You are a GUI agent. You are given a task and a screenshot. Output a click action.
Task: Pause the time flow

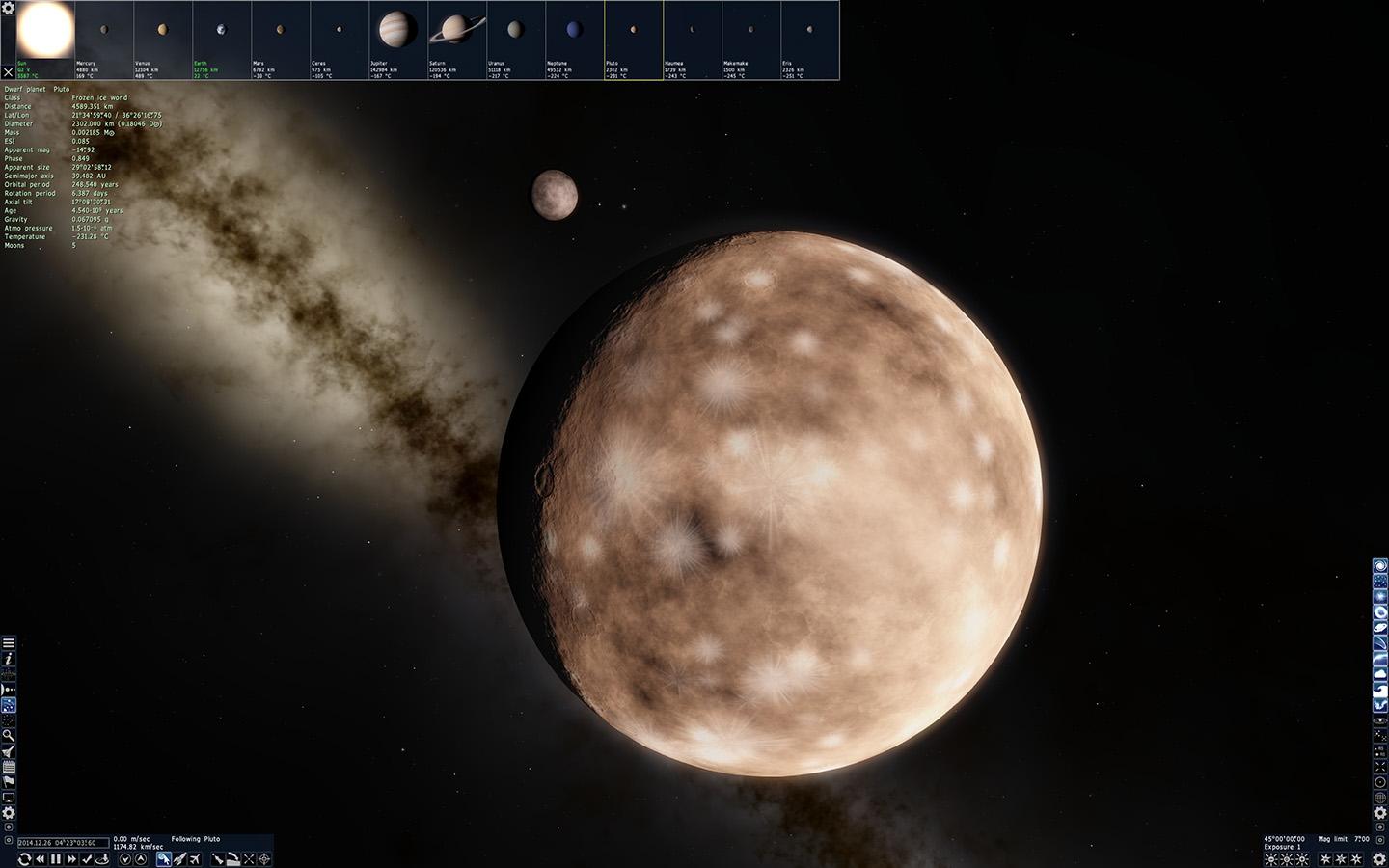coord(54,858)
